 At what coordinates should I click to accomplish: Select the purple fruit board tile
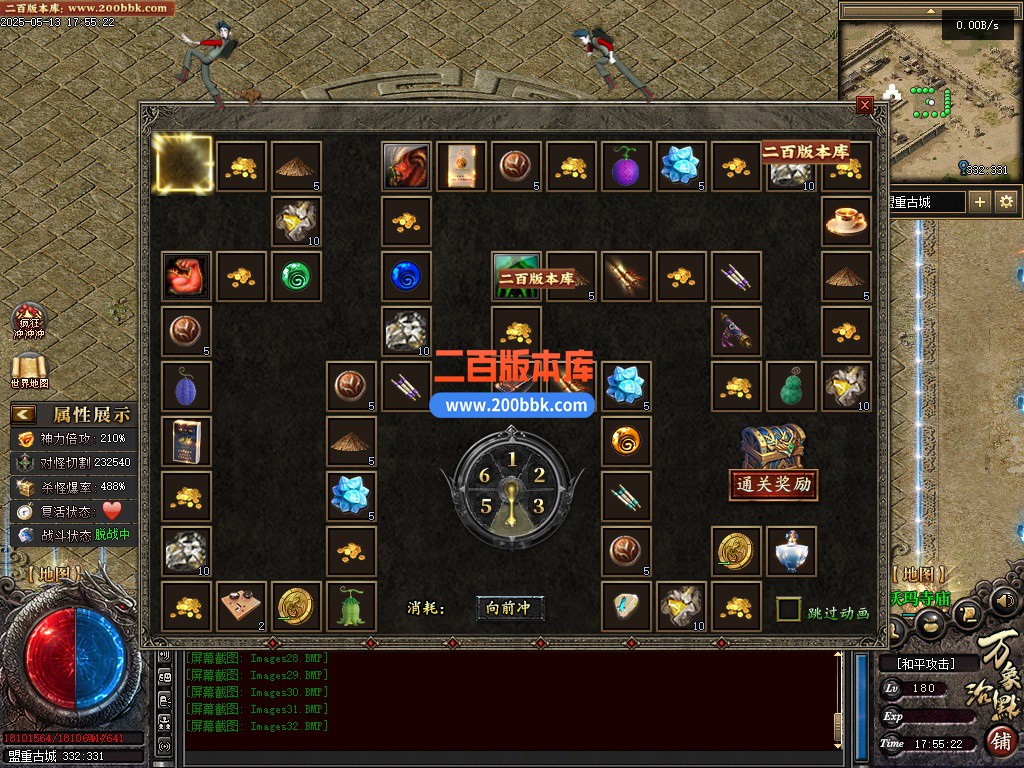pyautogui.click(x=626, y=167)
